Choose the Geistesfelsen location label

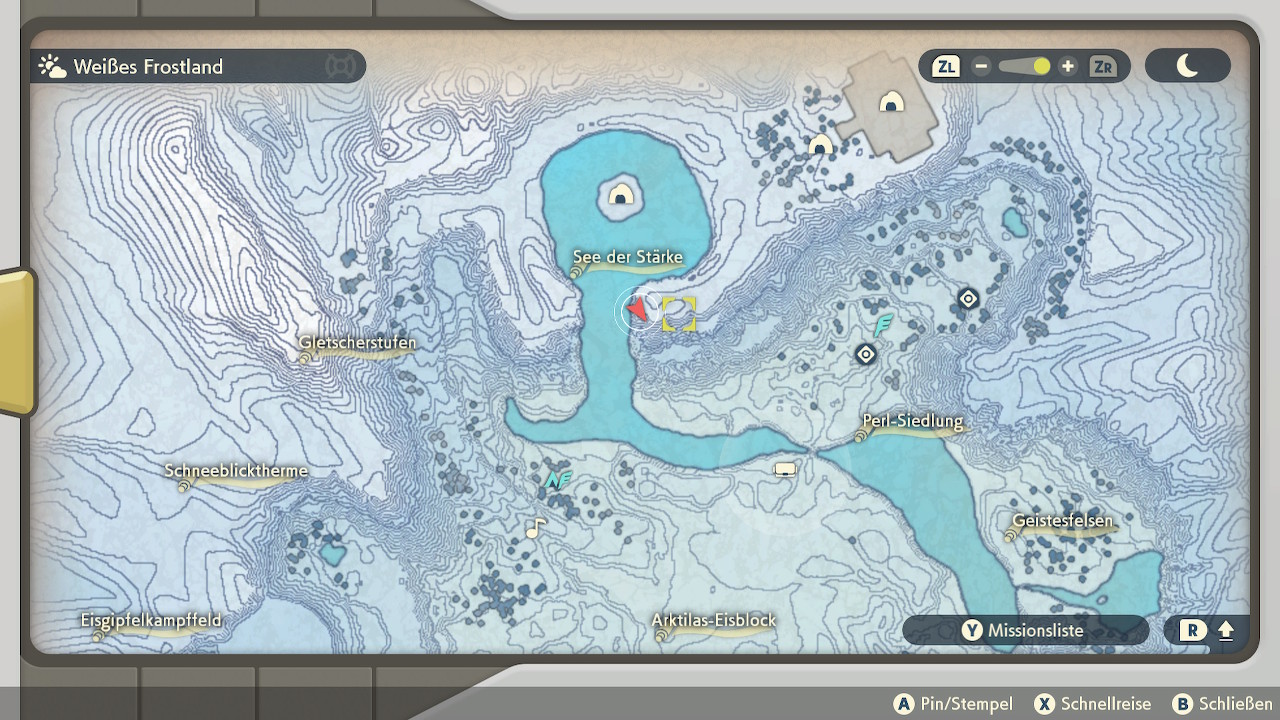tap(1062, 522)
